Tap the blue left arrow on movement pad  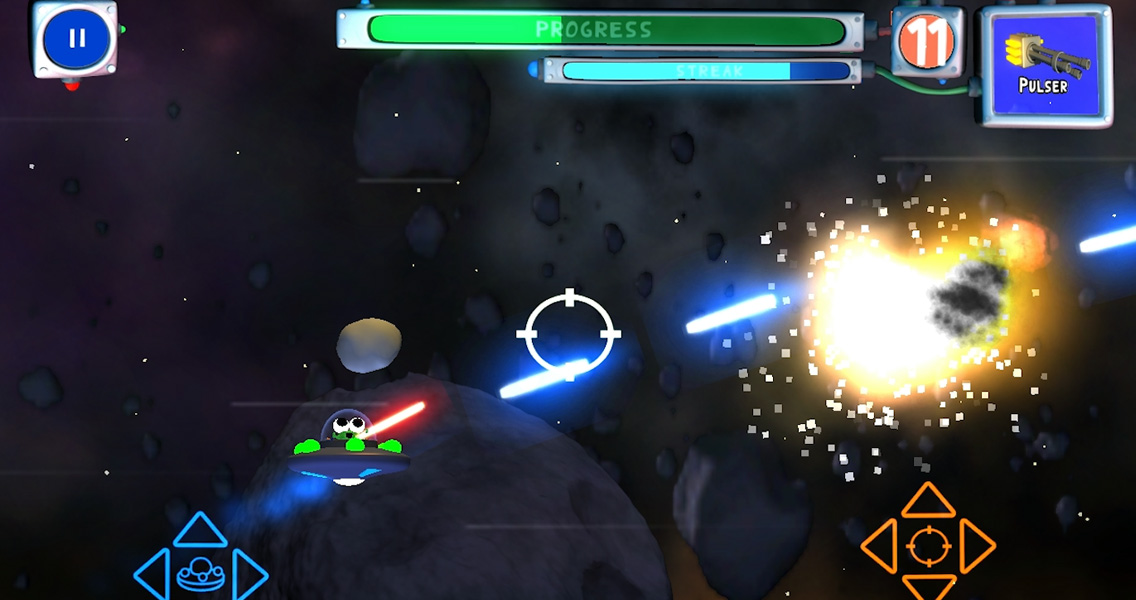click(151, 574)
